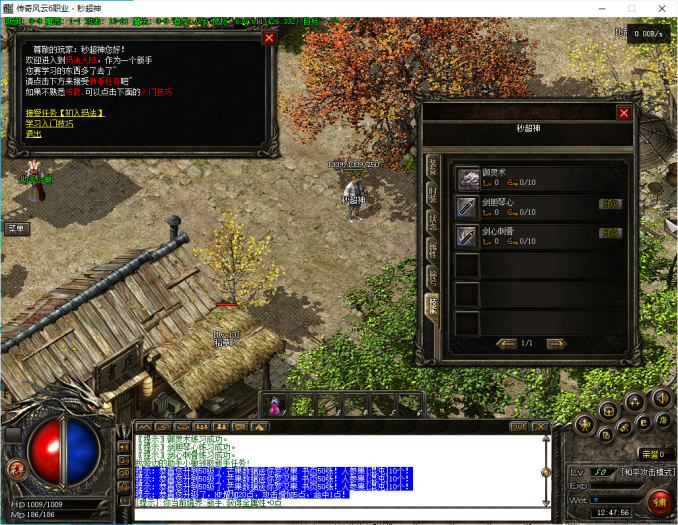Viewport: 678px width, 525px height.
Task: Switch to the 属性 tab
Action: click(433, 248)
